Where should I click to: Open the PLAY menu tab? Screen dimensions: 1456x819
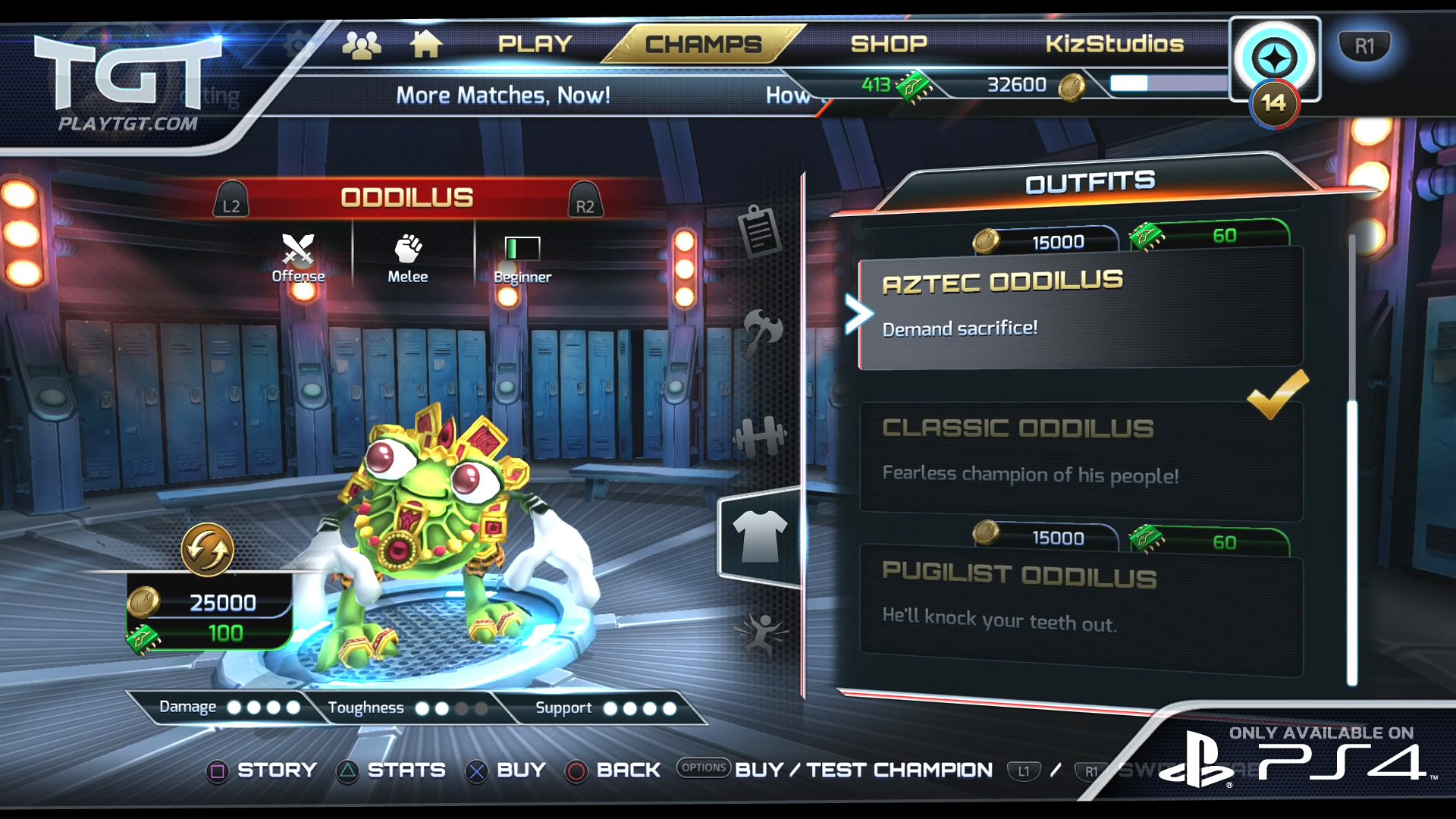(x=535, y=44)
